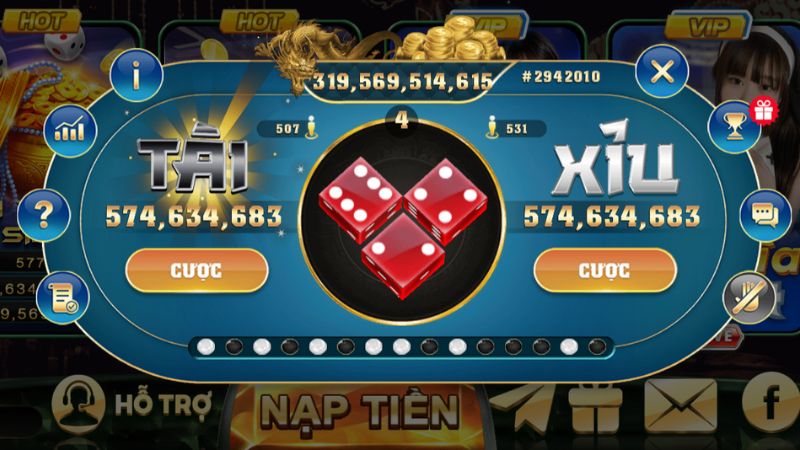800x450 pixels.
Task: Place a bet under Xỉu
Action: tap(603, 270)
